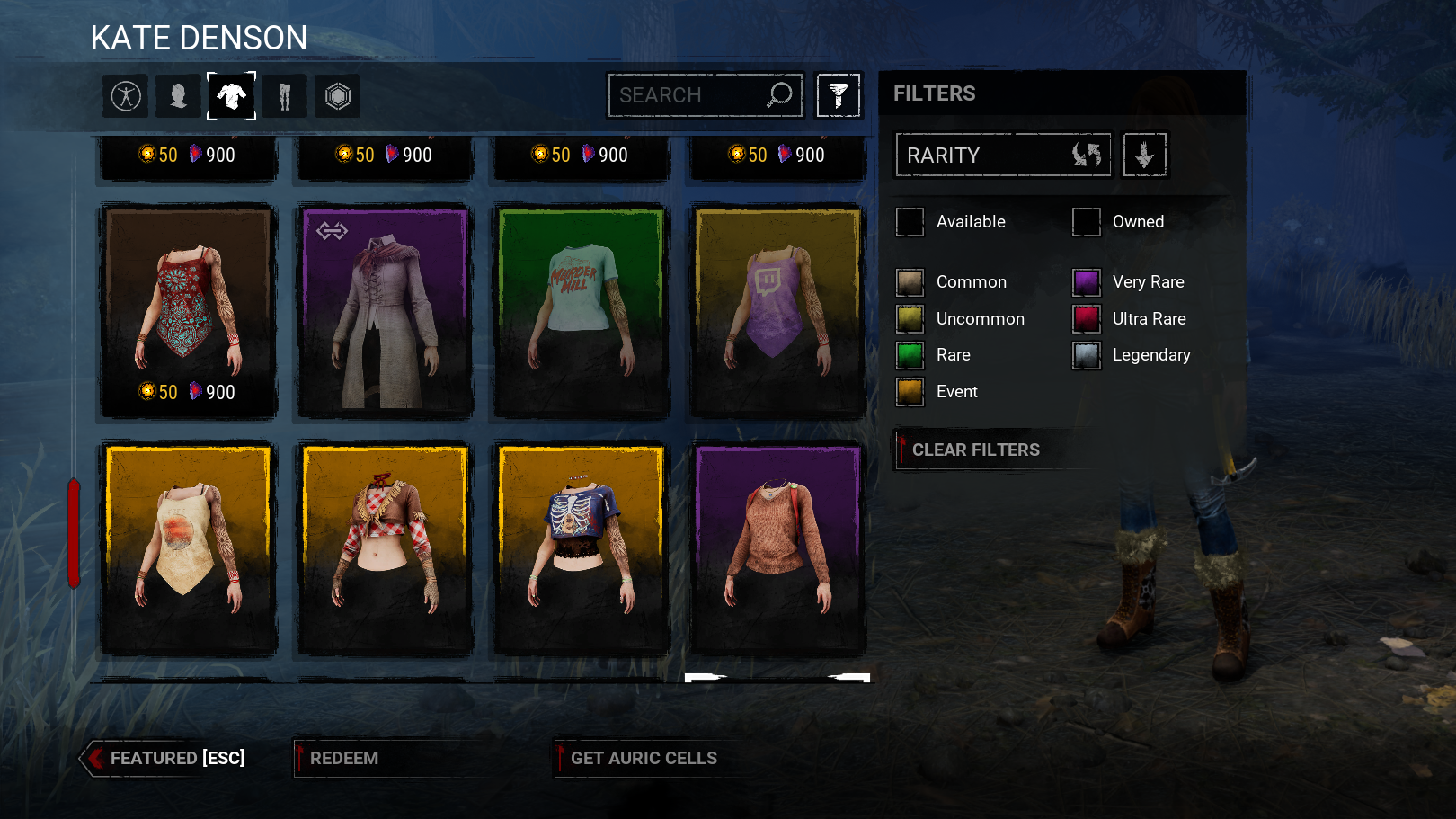Switch to the head cosmetics tab
This screenshot has height=819, width=1456.
[x=178, y=96]
